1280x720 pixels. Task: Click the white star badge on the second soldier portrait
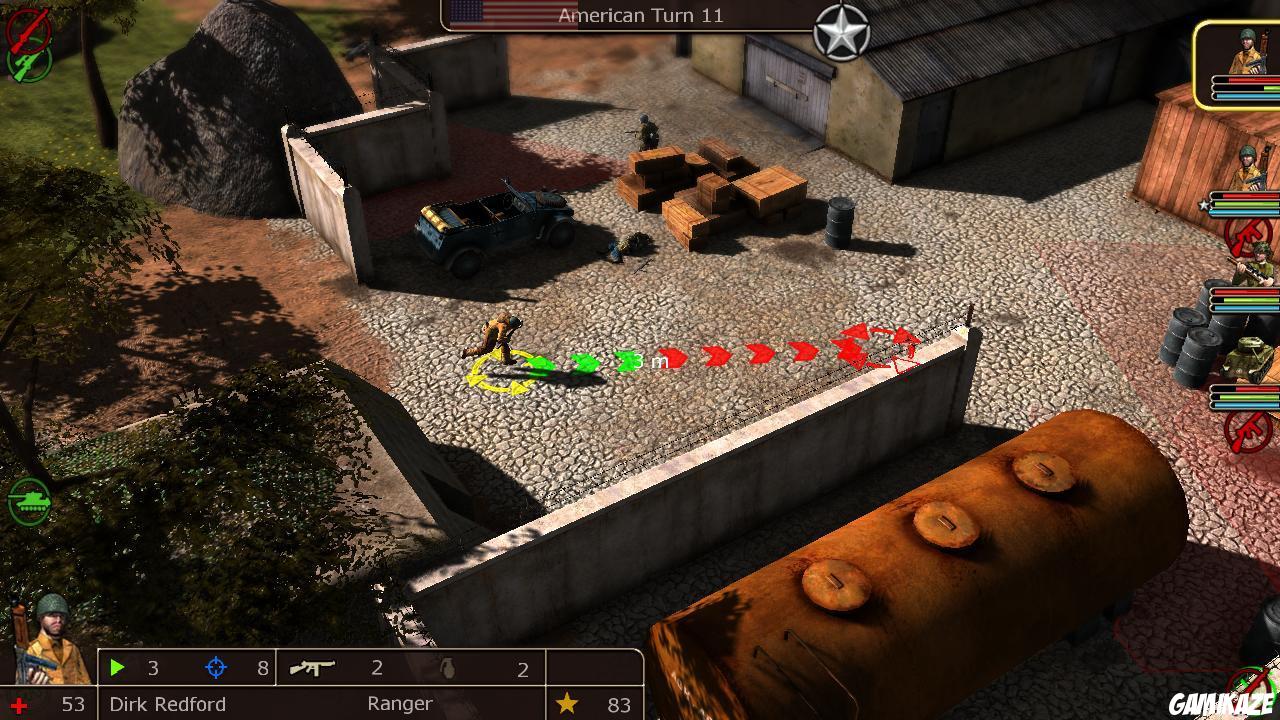1202,205
